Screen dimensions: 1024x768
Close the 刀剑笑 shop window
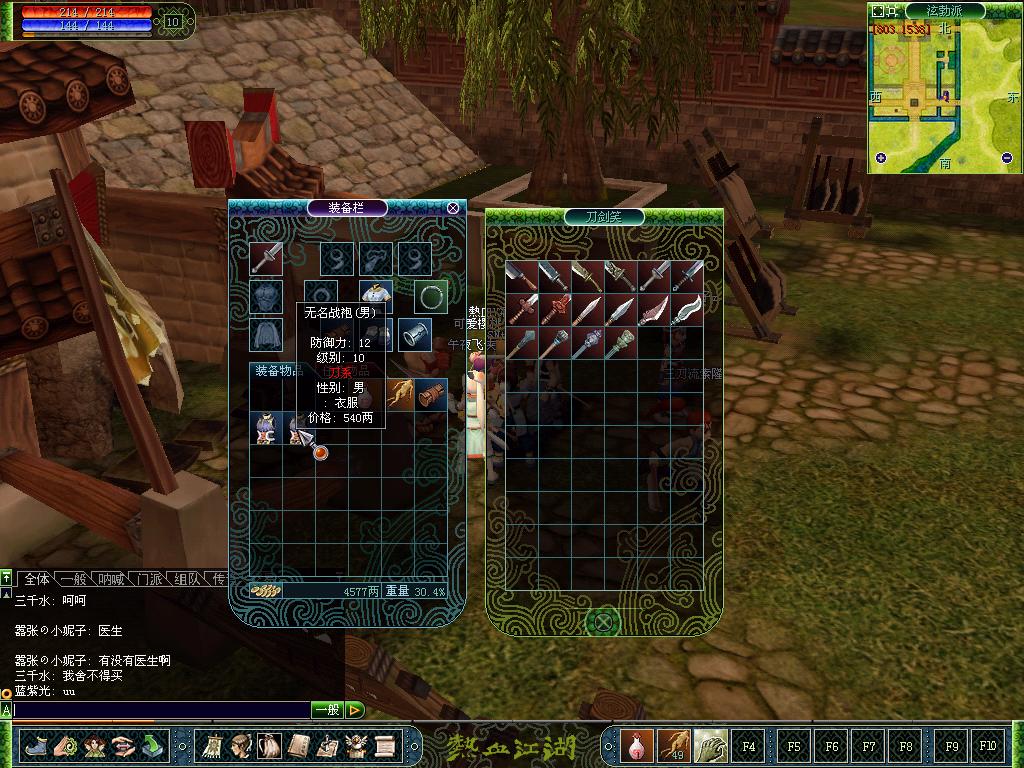click(x=604, y=623)
